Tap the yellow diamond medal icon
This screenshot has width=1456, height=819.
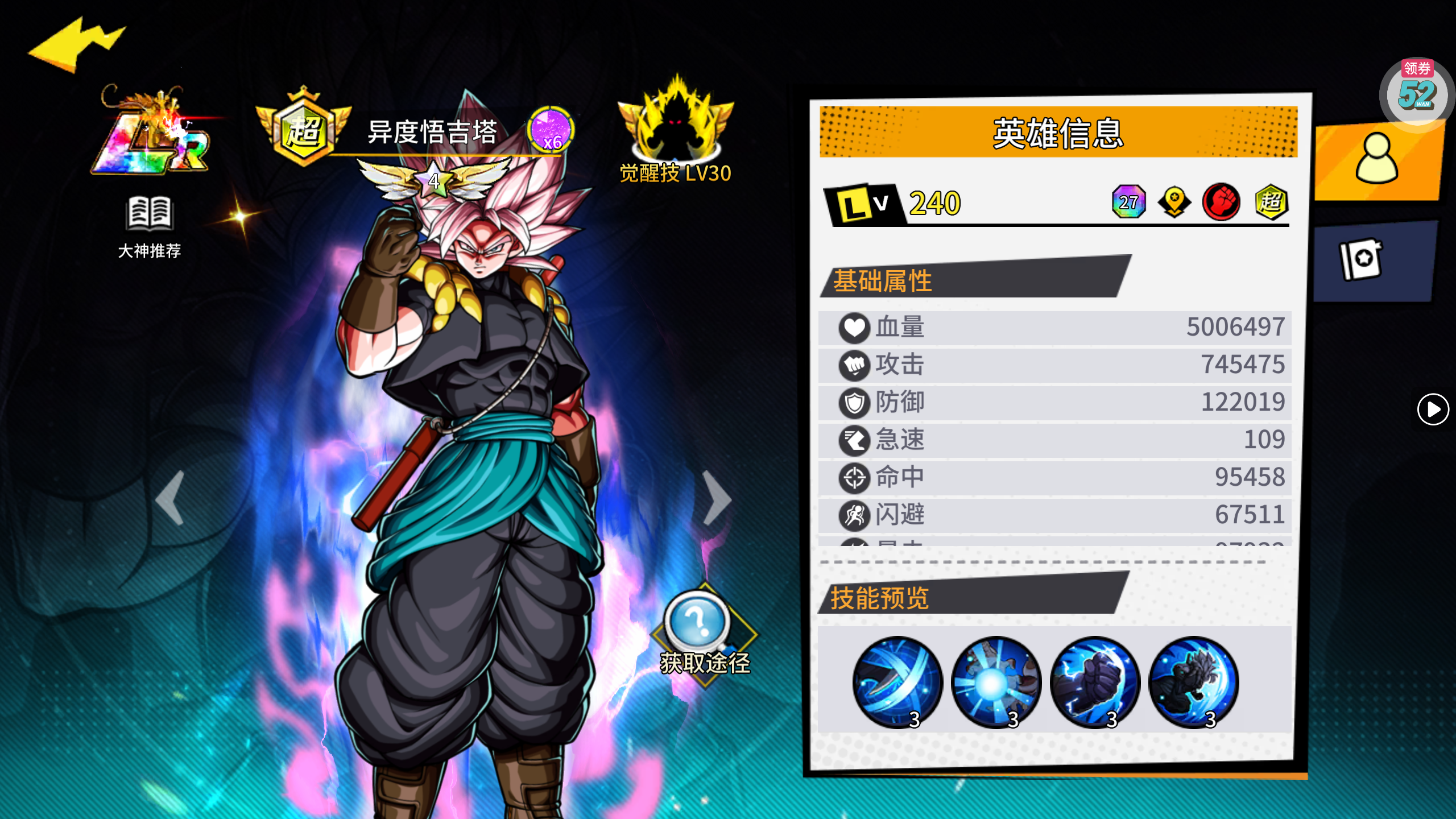click(x=1174, y=202)
